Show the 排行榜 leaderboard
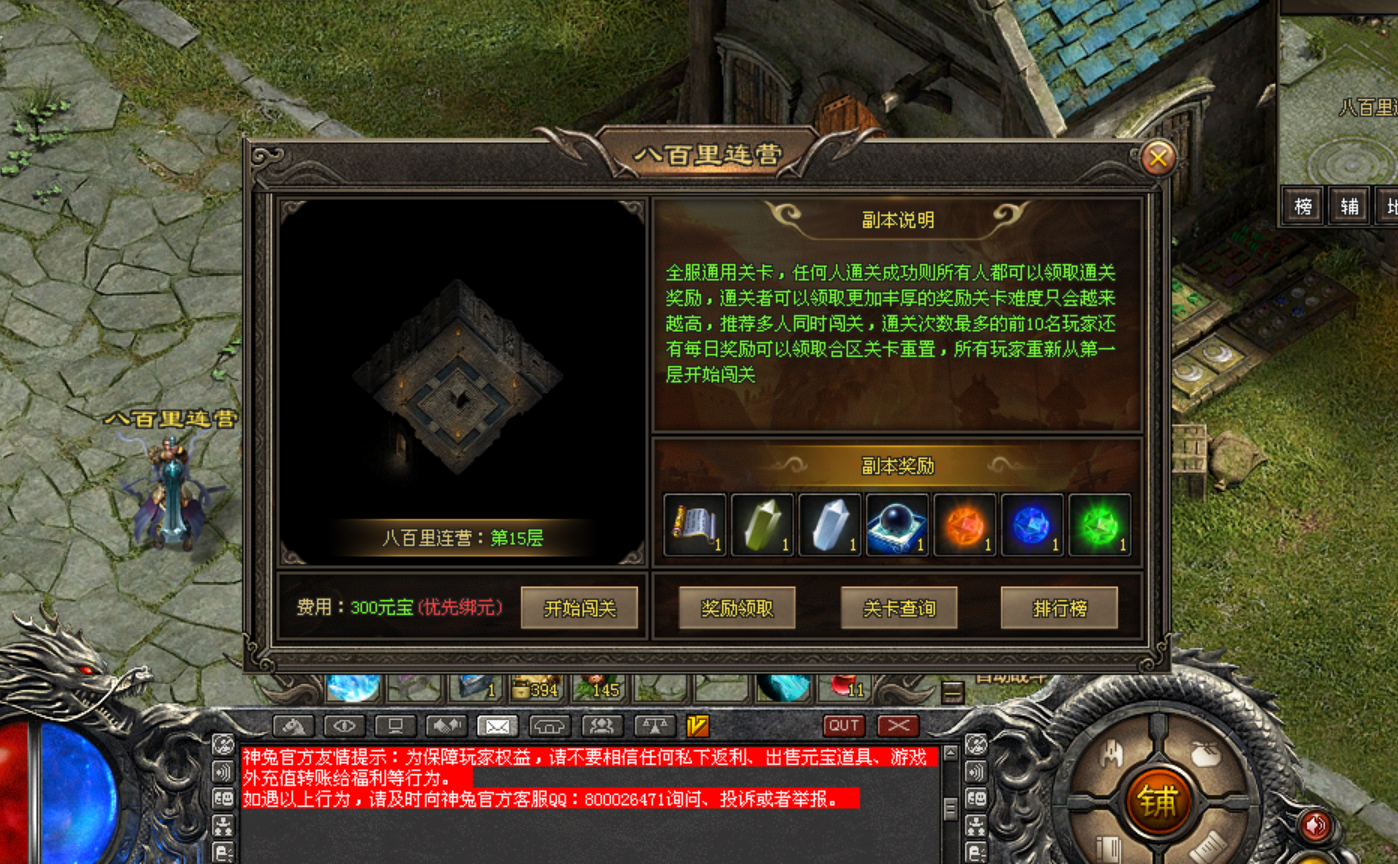The height and width of the screenshot is (864, 1398). pos(1059,608)
